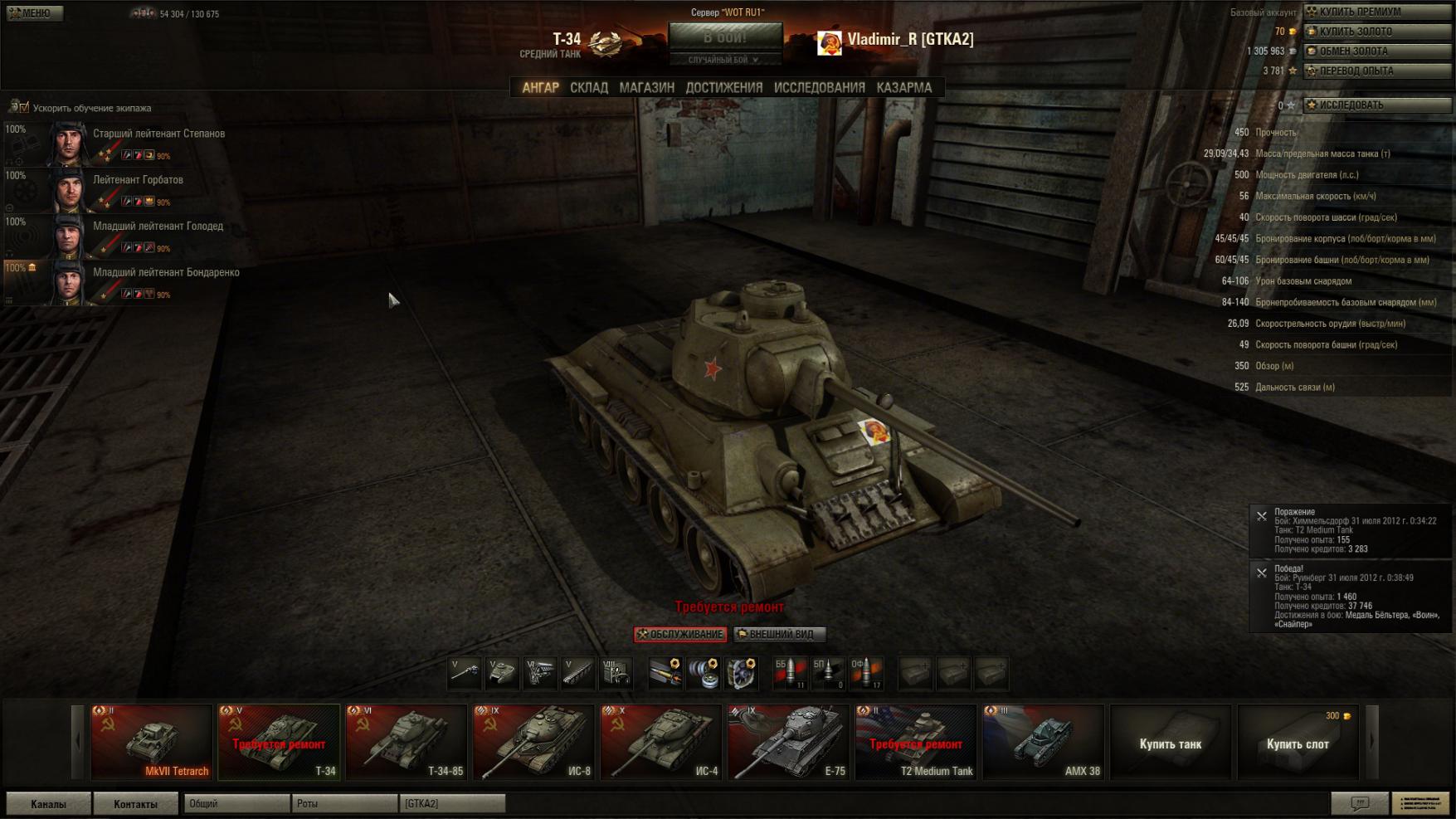
Task: Open the Меню button
Action: (x=33, y=13)
